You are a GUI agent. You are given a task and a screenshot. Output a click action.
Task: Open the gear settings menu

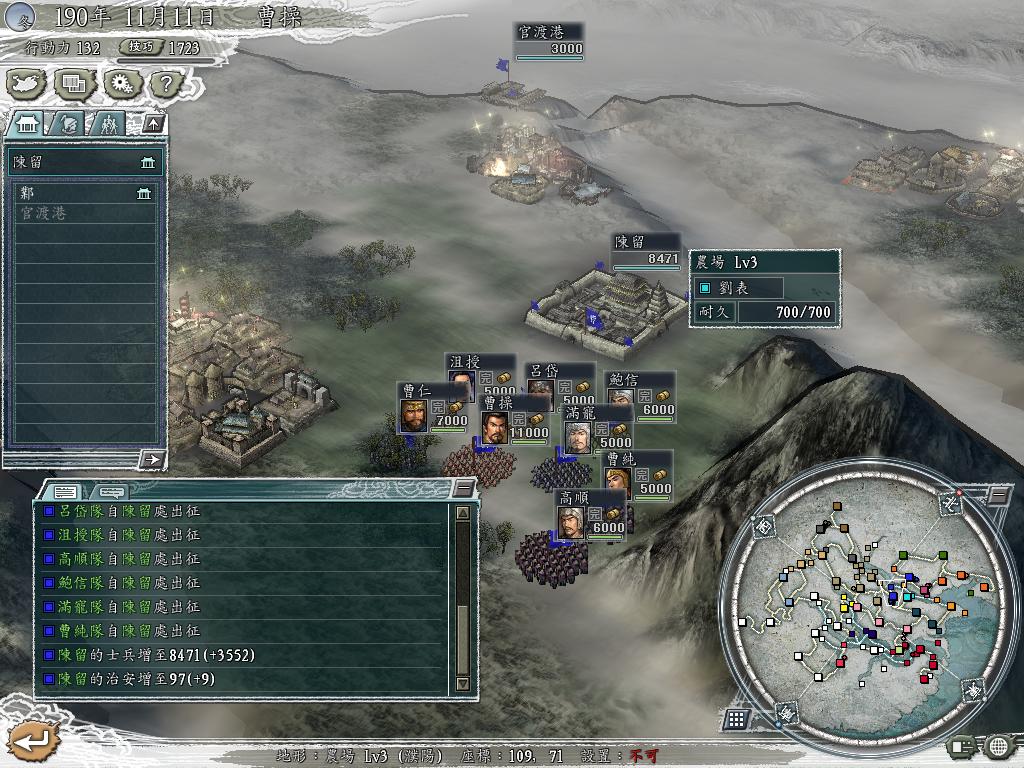pyautogui.click(x=121, y=83)
